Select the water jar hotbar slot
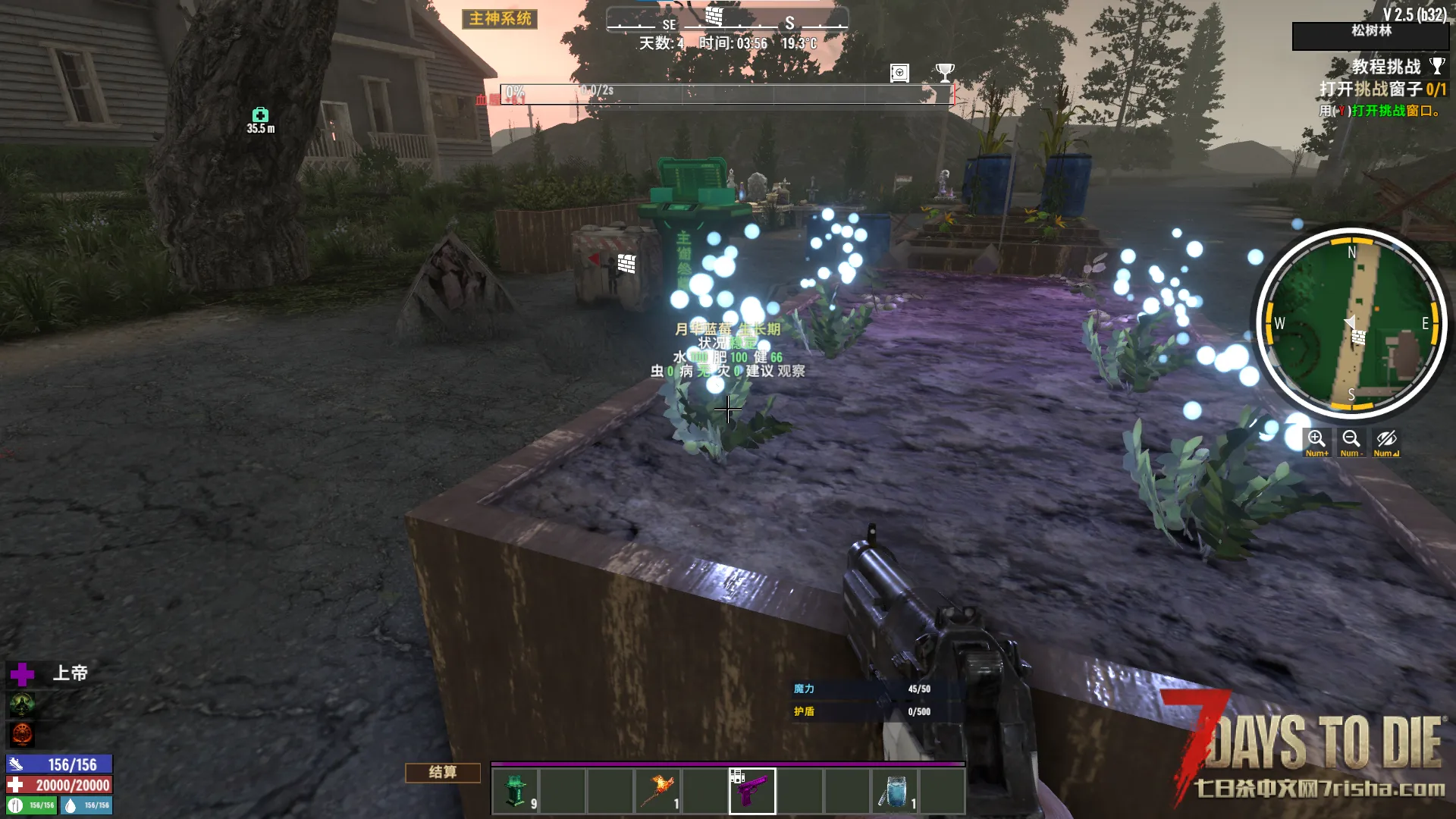The width and height of the screenshot is (1456, 819). coord(894,791)
